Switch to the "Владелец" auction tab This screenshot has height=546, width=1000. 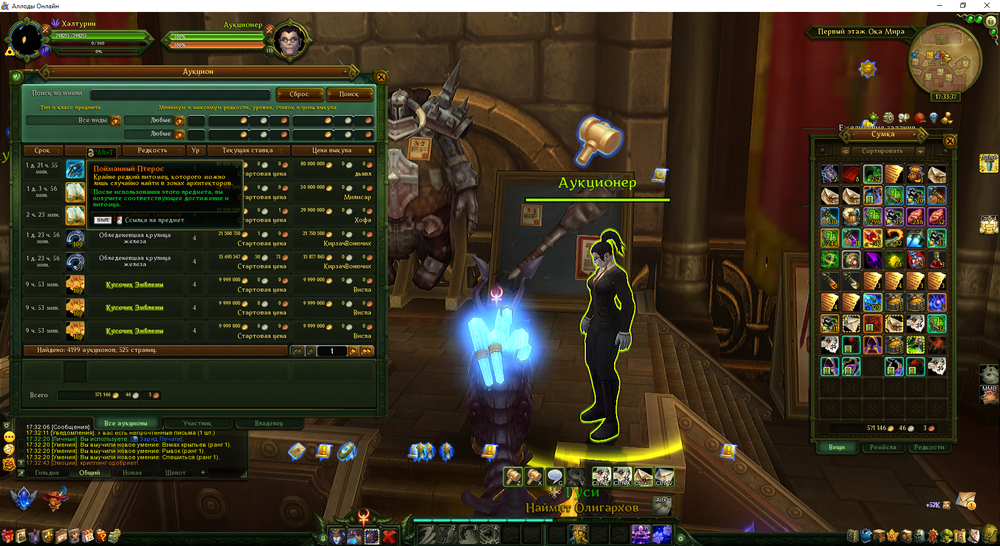click(x=268, y=423)
